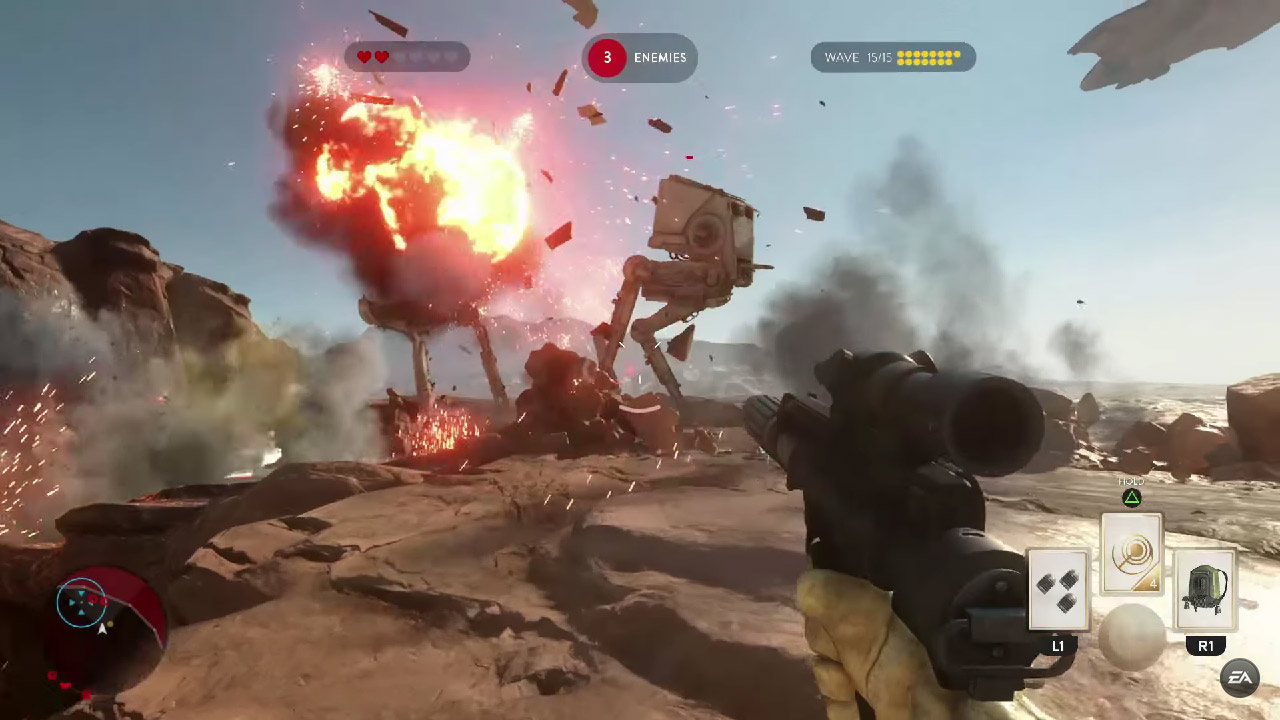
Task: Click the cyan scan circle on the minimap
Action: point(82,602)
